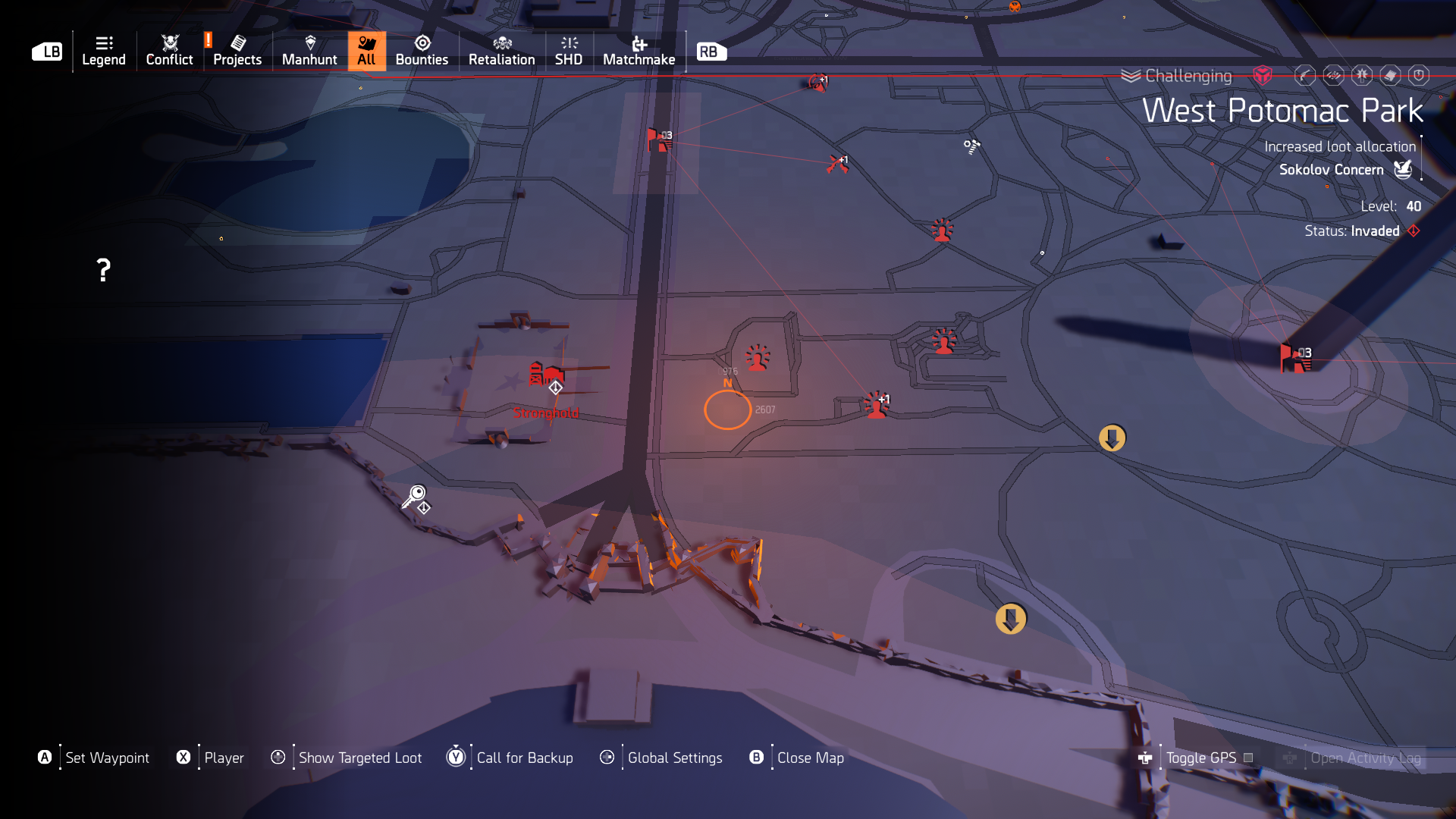Select the Manhunt tab
This screenshot has height=819, width=1456.
coord(309,51)
